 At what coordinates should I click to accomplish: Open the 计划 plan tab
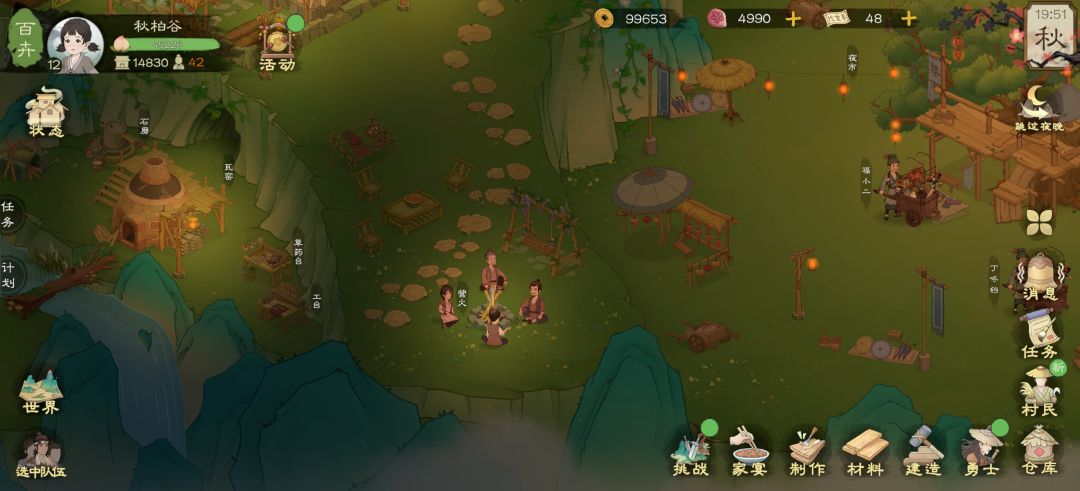tap(8, 274)
